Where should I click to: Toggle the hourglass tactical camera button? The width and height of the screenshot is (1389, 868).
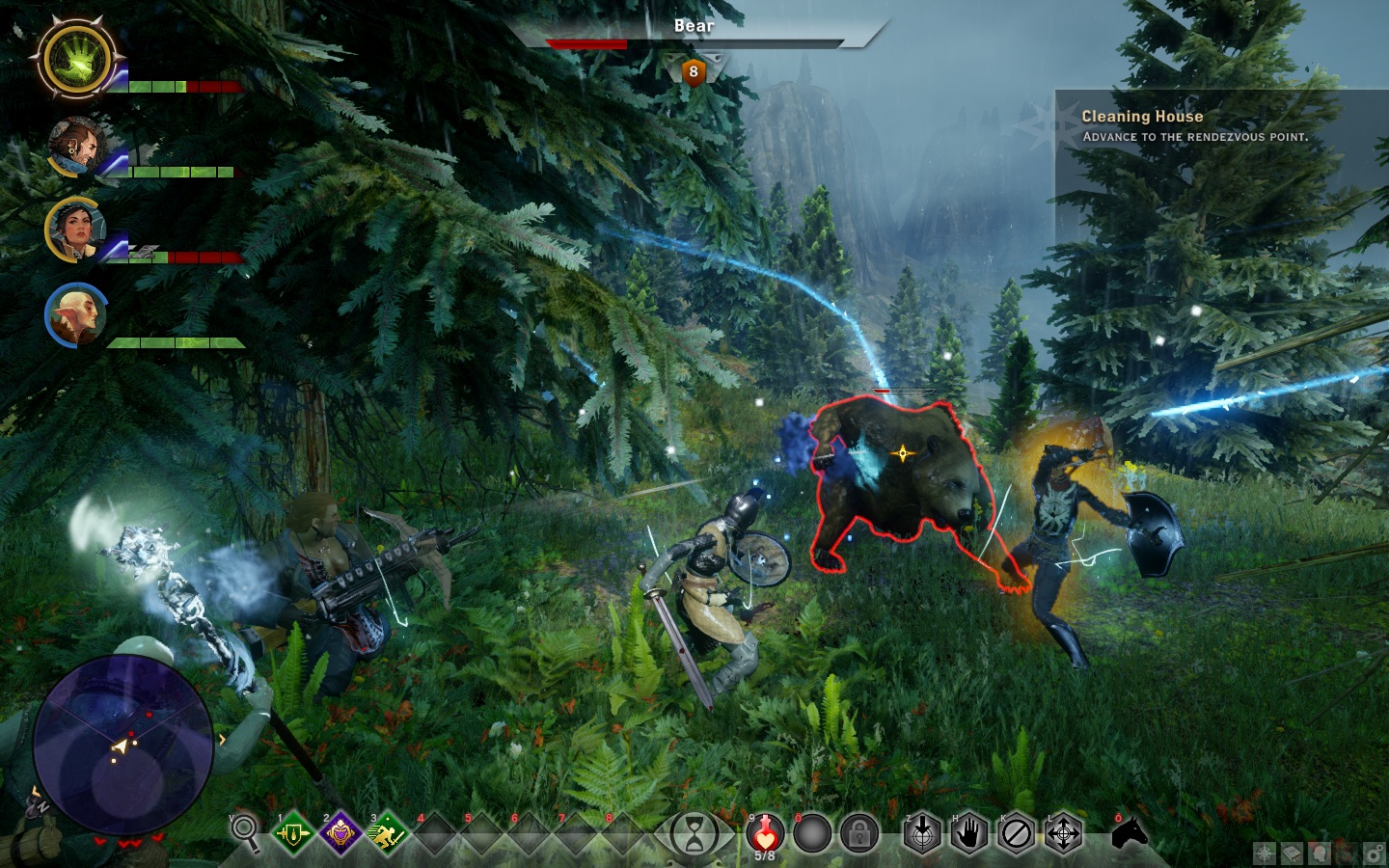point(694,833)
